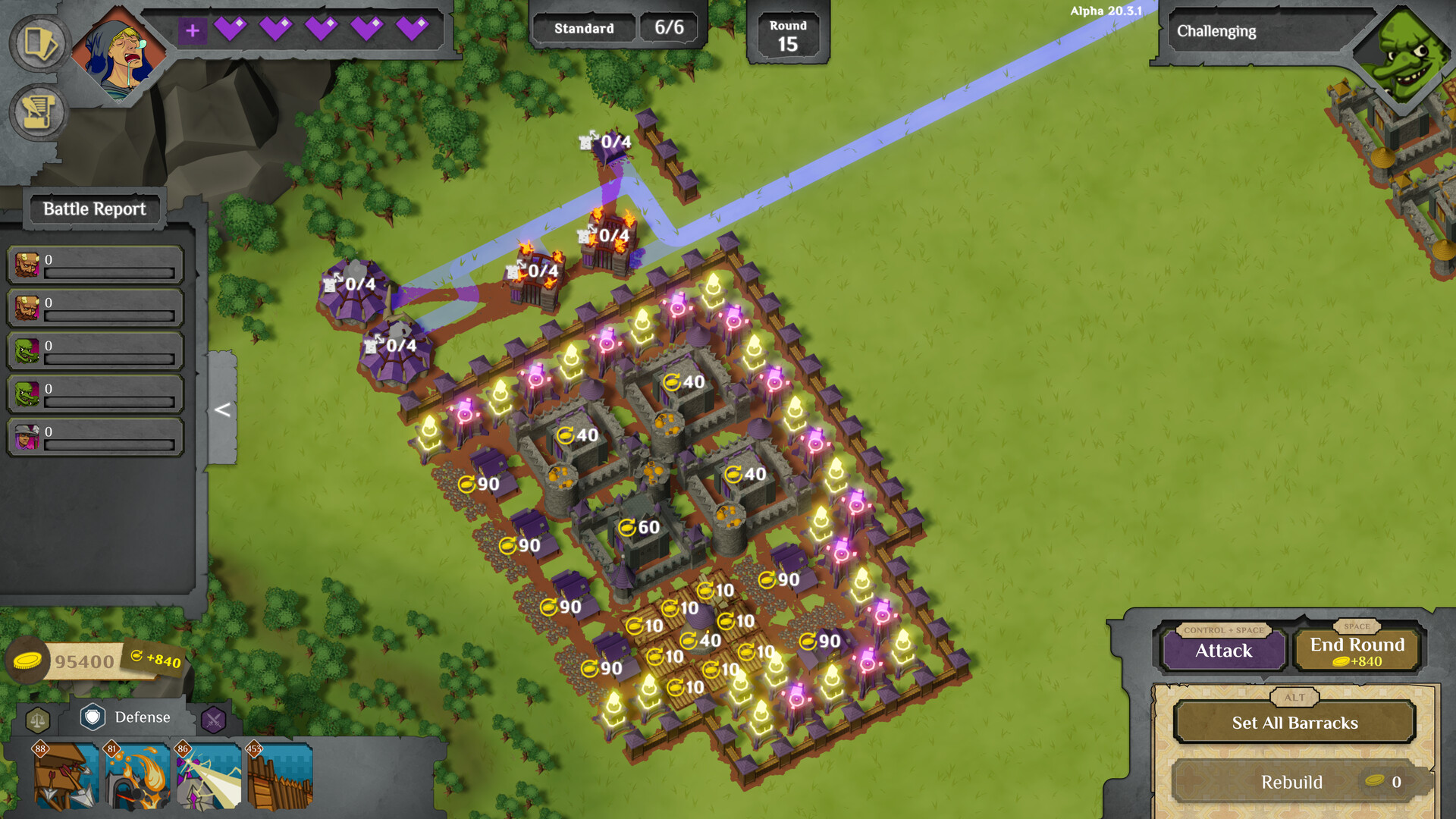Image resolution: width=1456 pixels, height=819 pixels.
Task: Select the flaming gate defense card marked 81
Action: click(x=136, y=777)
